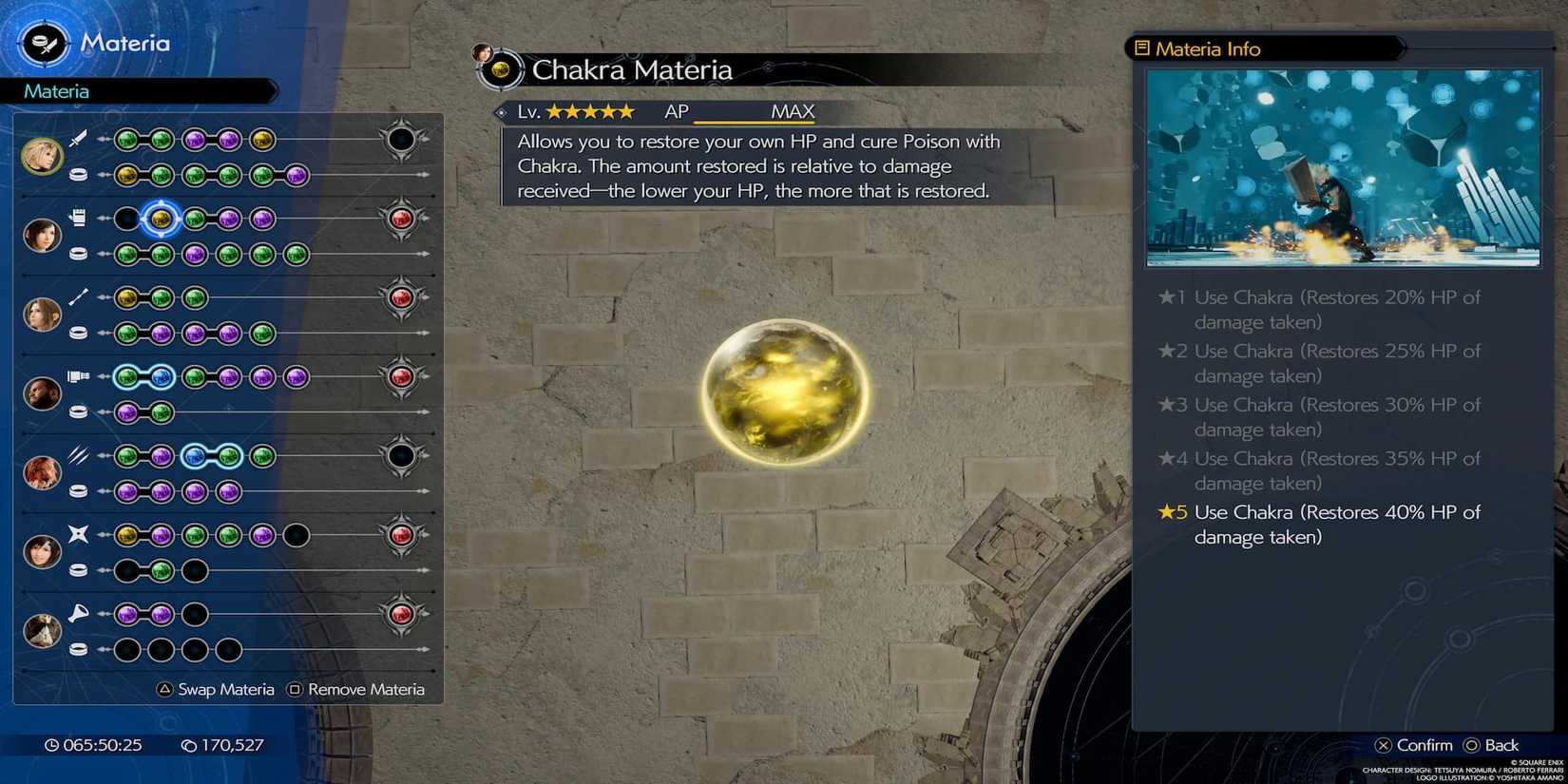The width and height of the screenshot is (1568, 784).
Task: Select Barret's character portrait
Action: pyautogui.click(x=41, y=392)
